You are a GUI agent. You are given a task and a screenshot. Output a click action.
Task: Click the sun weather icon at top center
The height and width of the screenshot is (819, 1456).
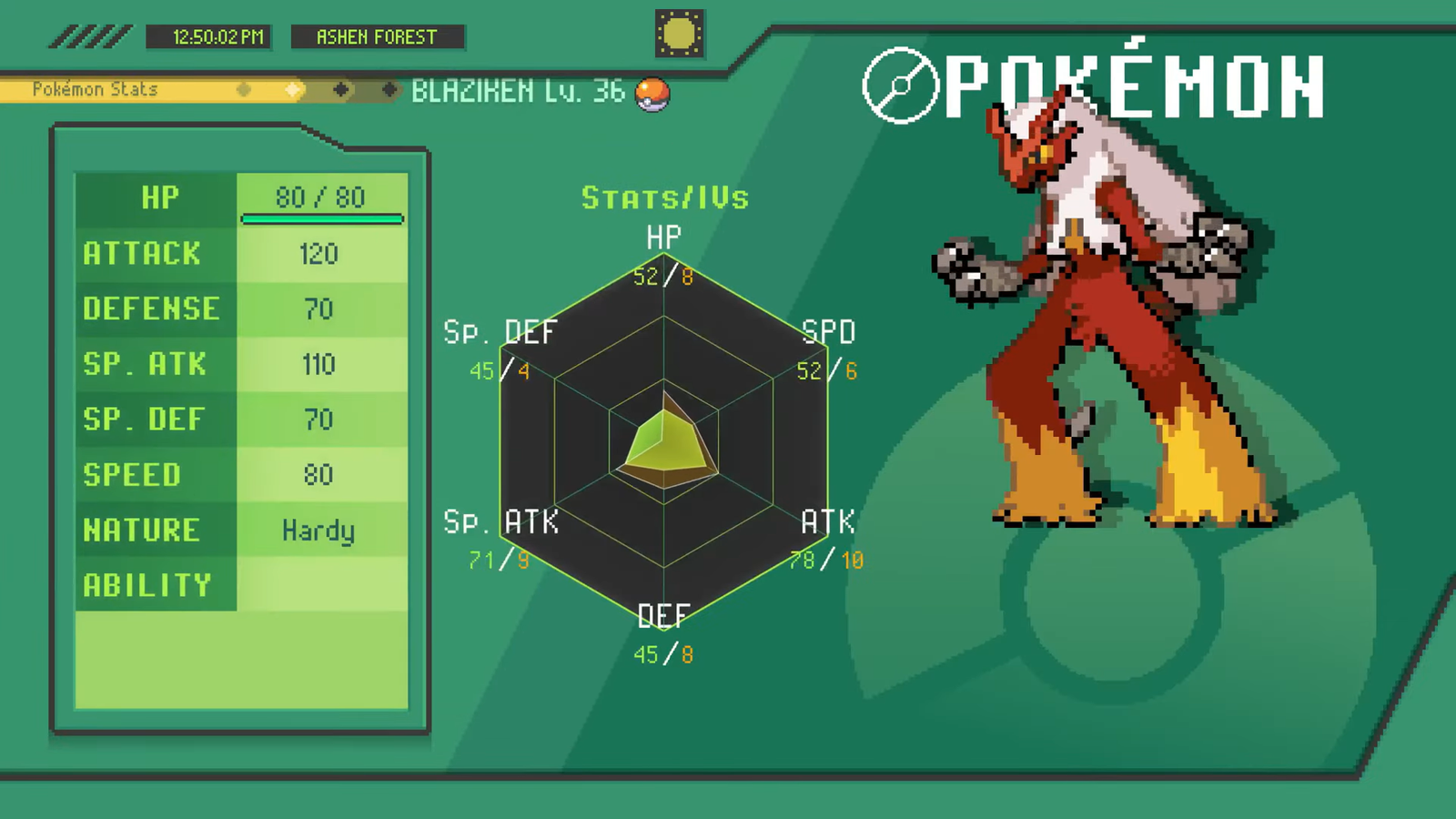coord(678,33)
